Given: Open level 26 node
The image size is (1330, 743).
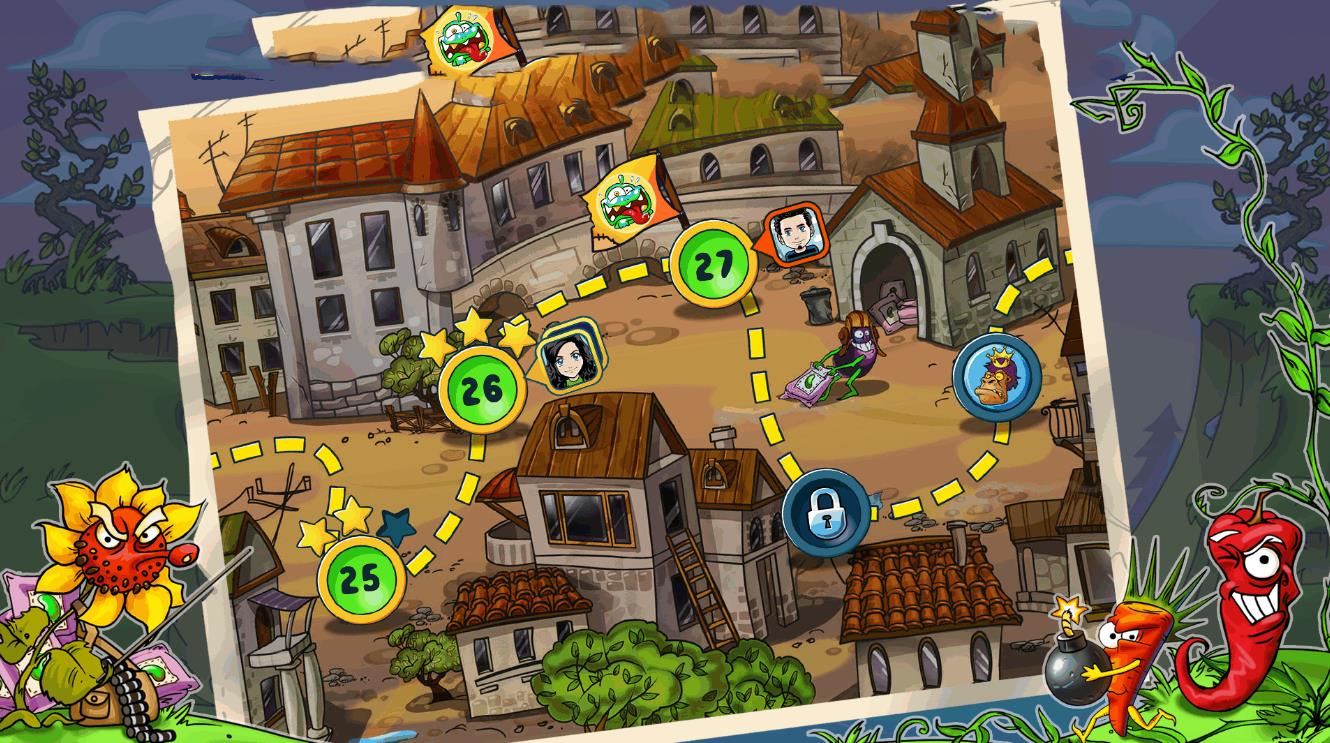Looking at the screenshot, I should (x=482, y=389).
